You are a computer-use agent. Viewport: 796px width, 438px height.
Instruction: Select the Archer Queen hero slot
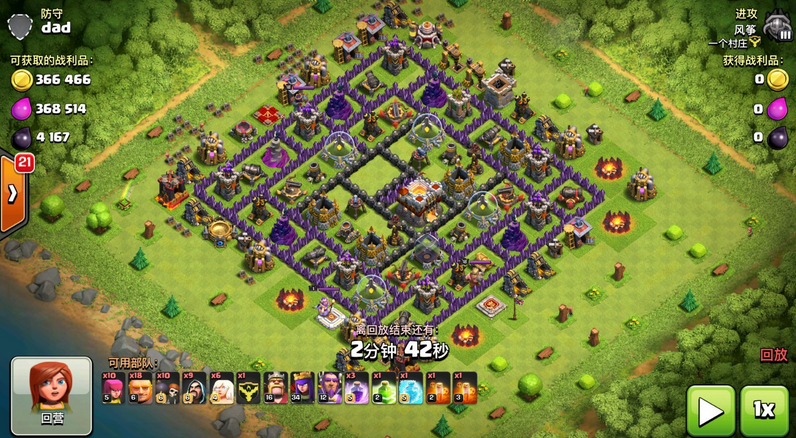(302, 387)
